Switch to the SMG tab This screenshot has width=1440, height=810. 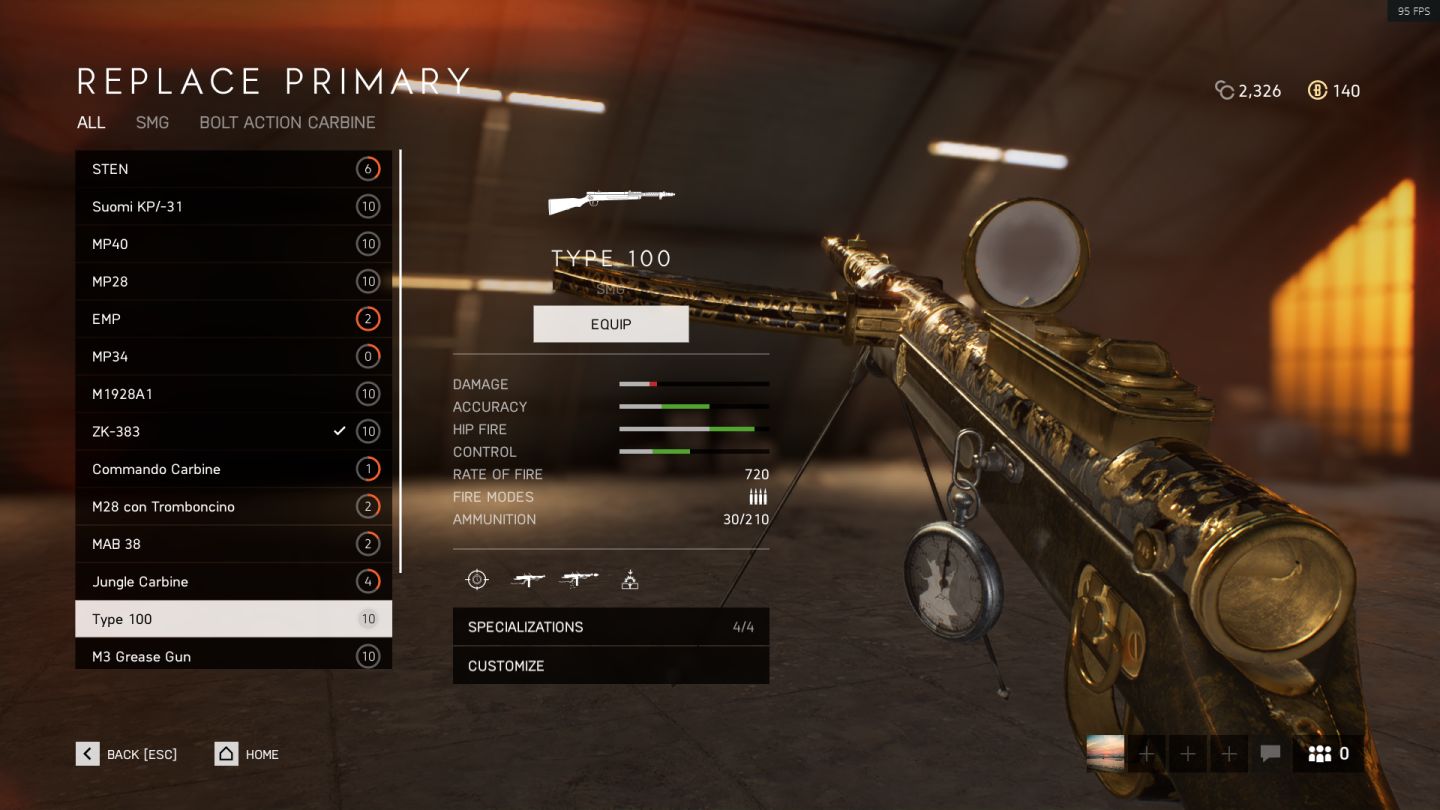[152, 122]
